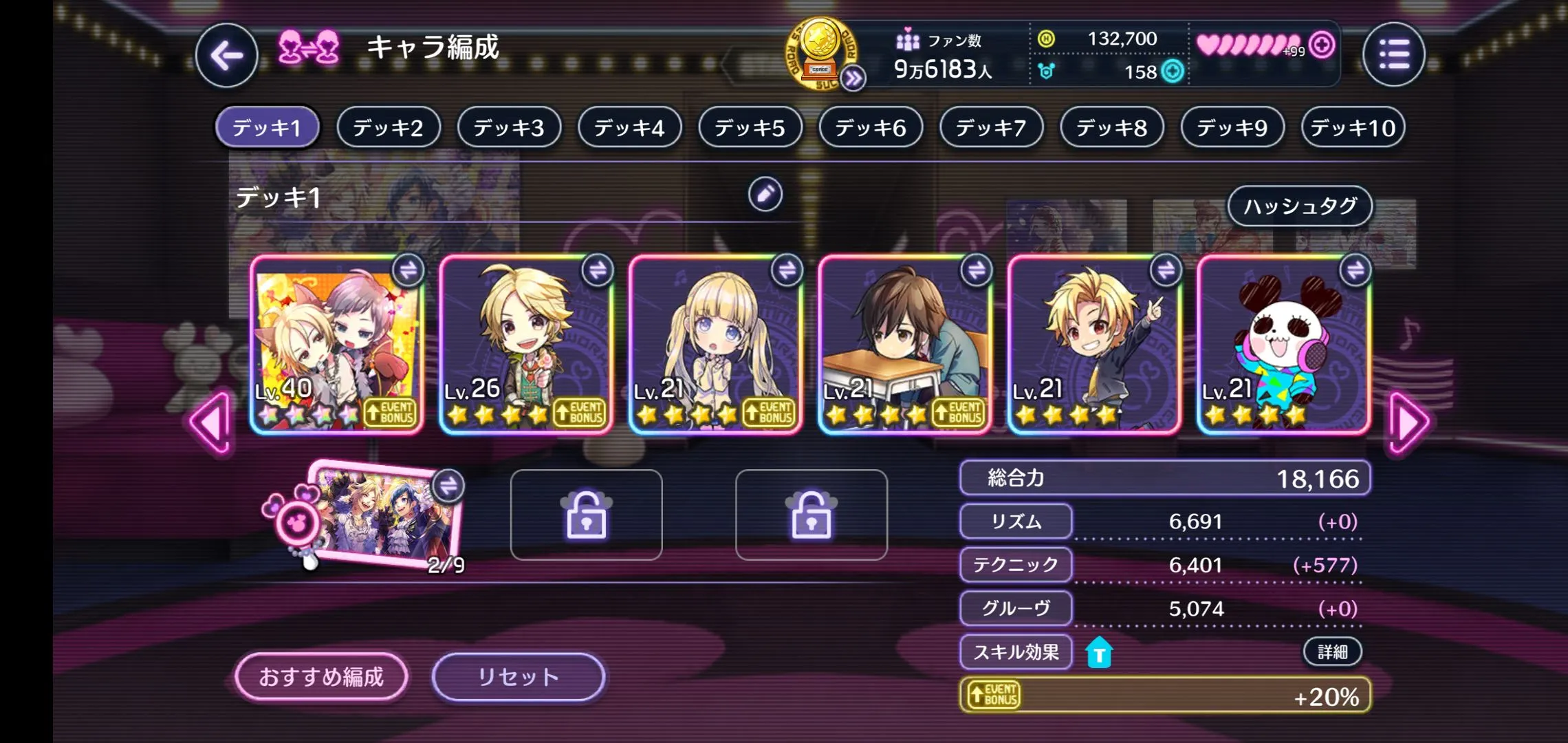Click the リセット button

pyautogui.click(x=518, y=677)
